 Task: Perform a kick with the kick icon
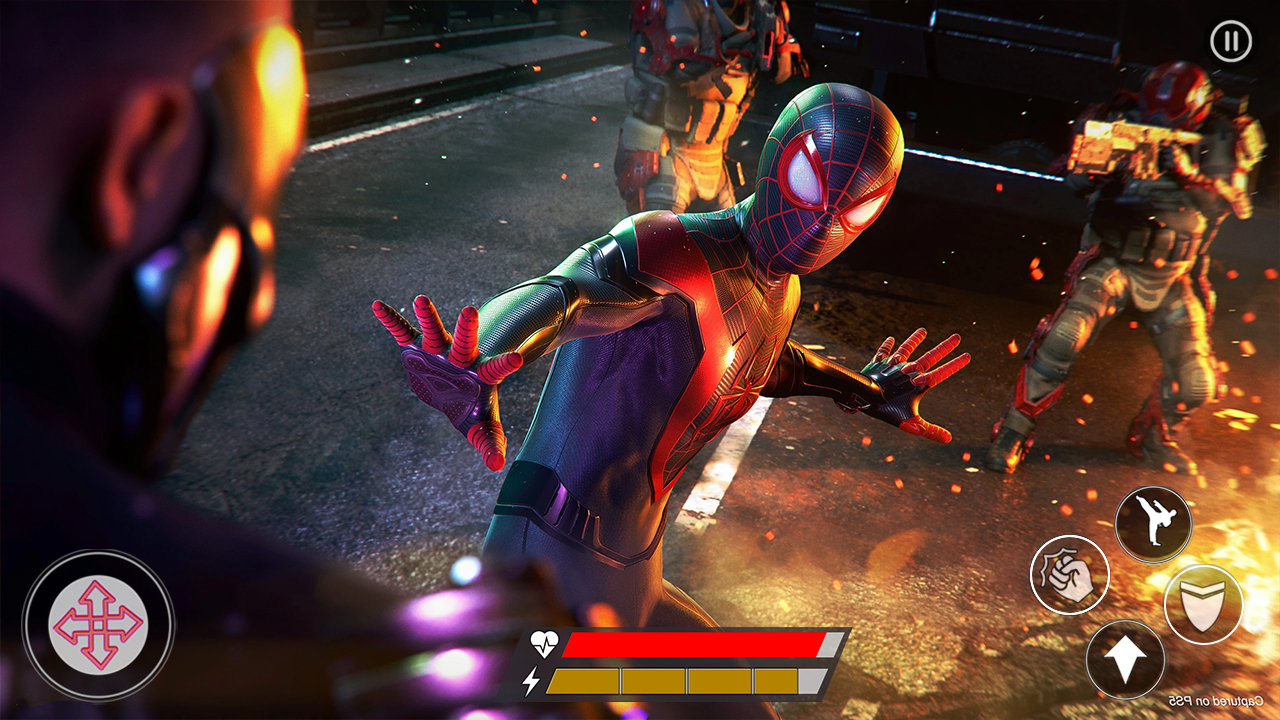click(1154, 524)
